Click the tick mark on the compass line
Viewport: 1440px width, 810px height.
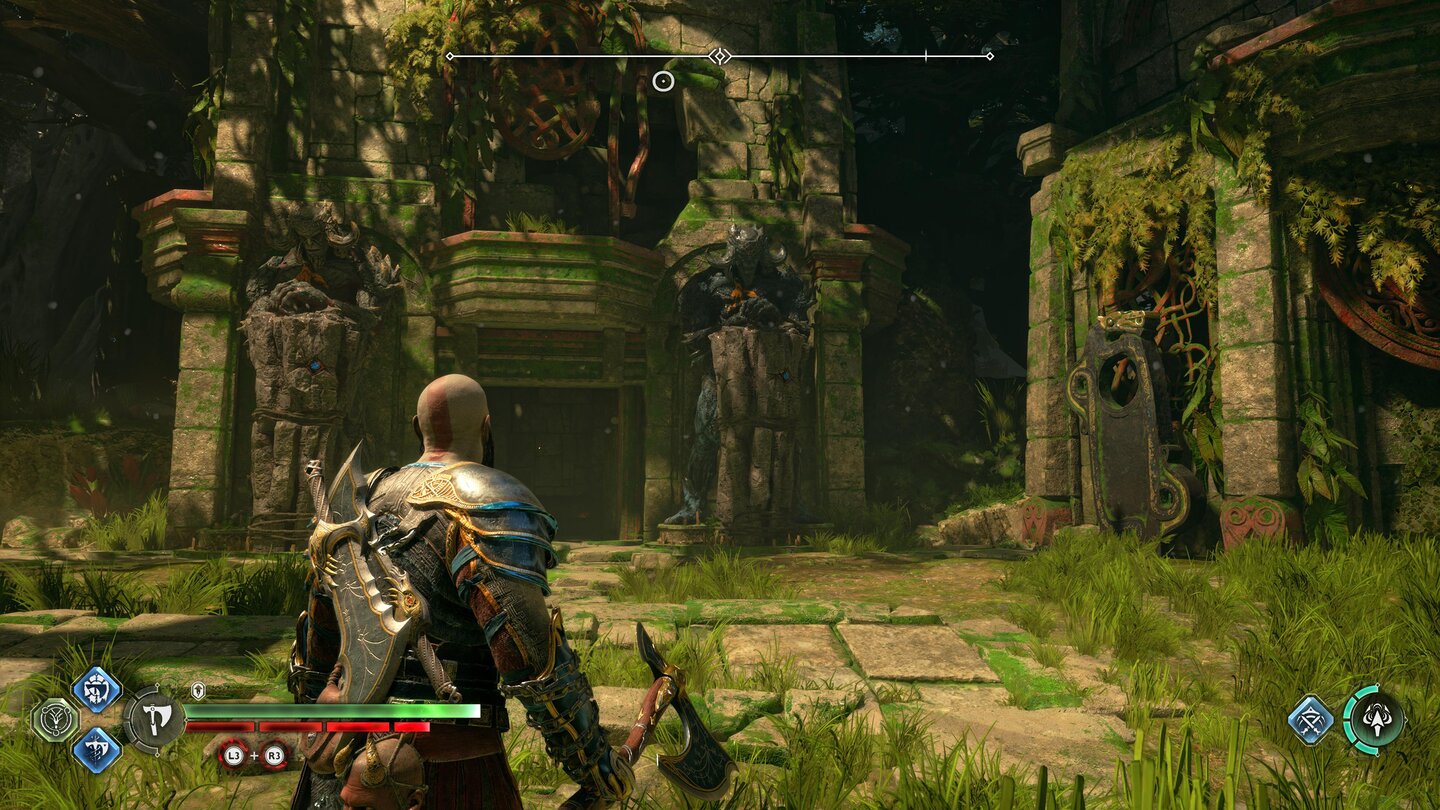(x=928, y=57)
